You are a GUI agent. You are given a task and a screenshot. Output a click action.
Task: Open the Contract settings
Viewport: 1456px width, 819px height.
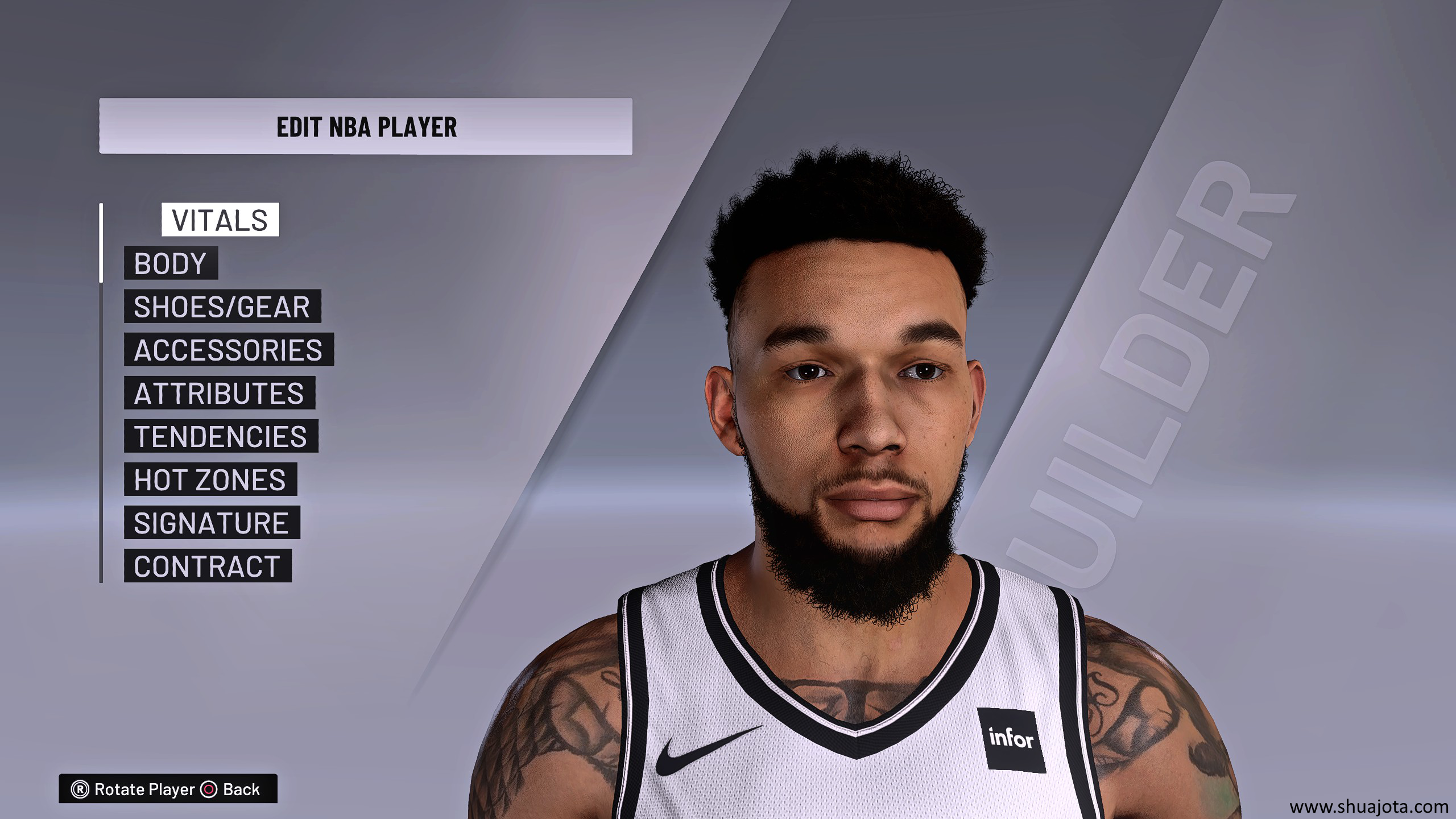[207, 566]
